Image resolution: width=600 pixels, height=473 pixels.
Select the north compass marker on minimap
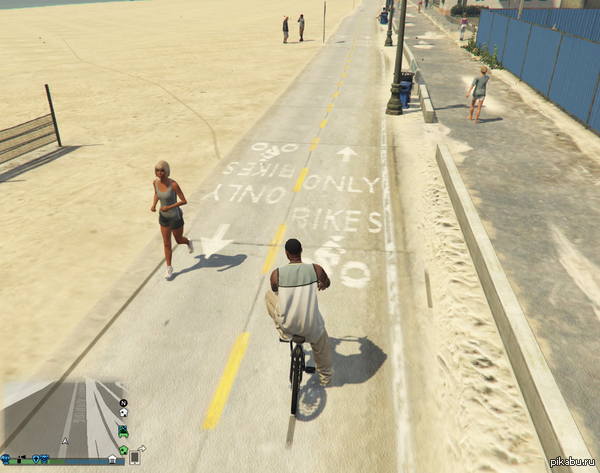123,402
